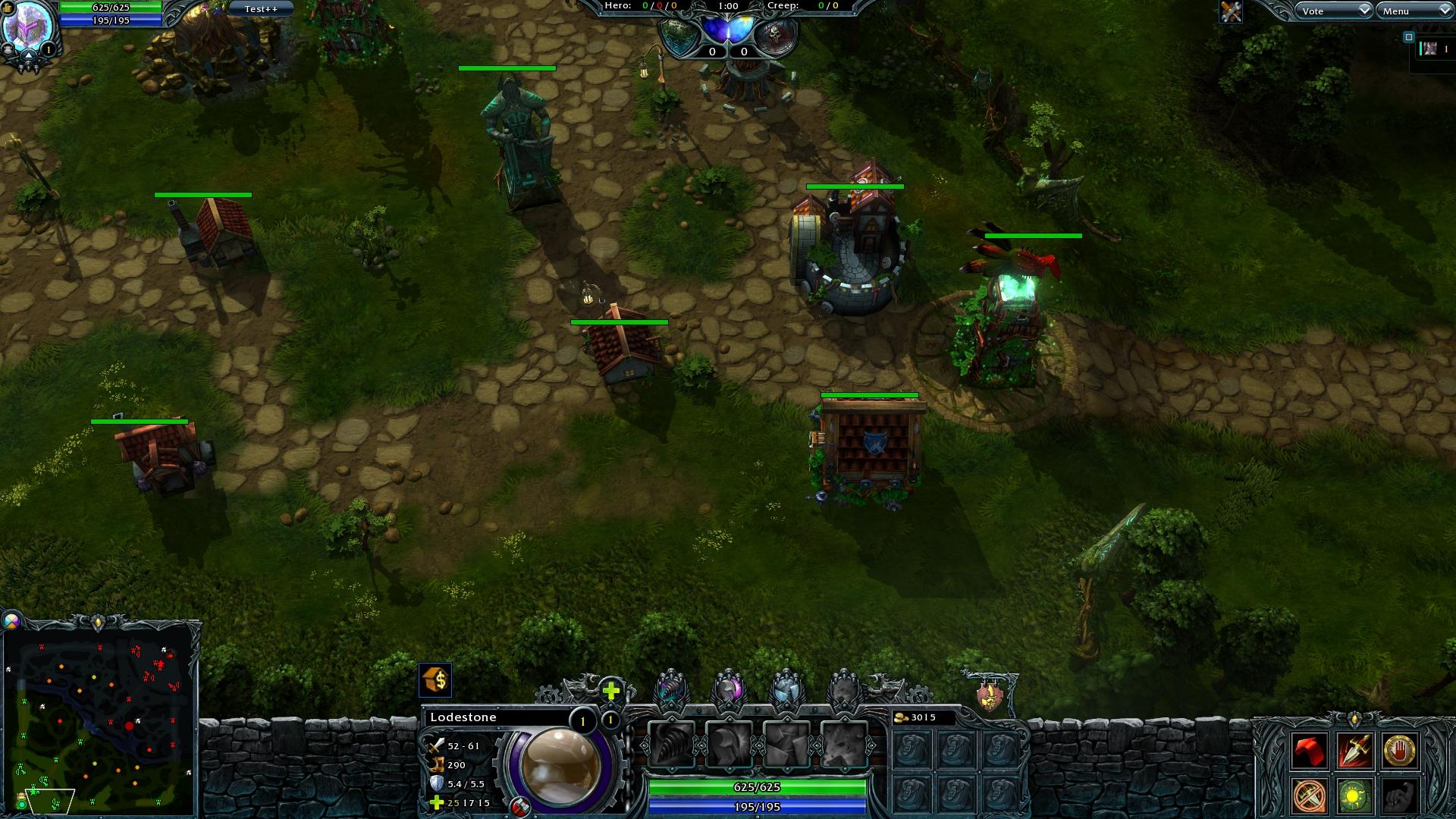Level up the second claw-framed ability
The width and height of the screenshot is (1456, 819).
click(x=730, y=689)
